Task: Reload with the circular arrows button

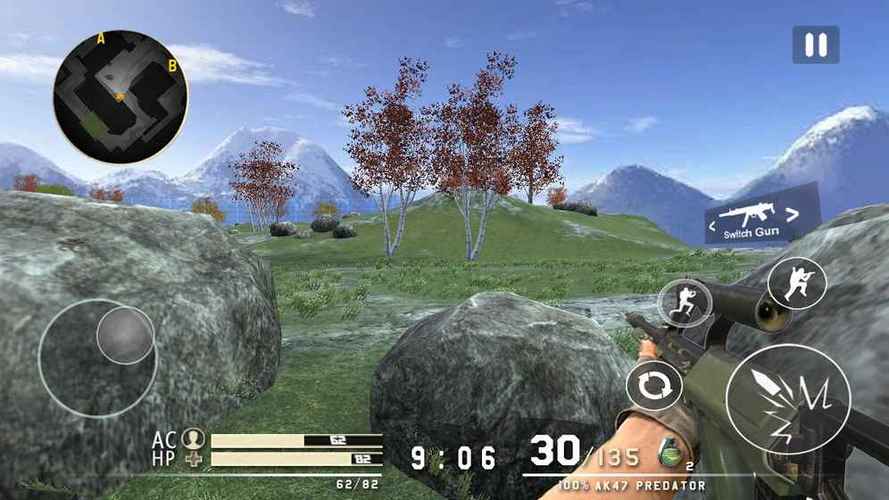Action: tap(654, 386)
